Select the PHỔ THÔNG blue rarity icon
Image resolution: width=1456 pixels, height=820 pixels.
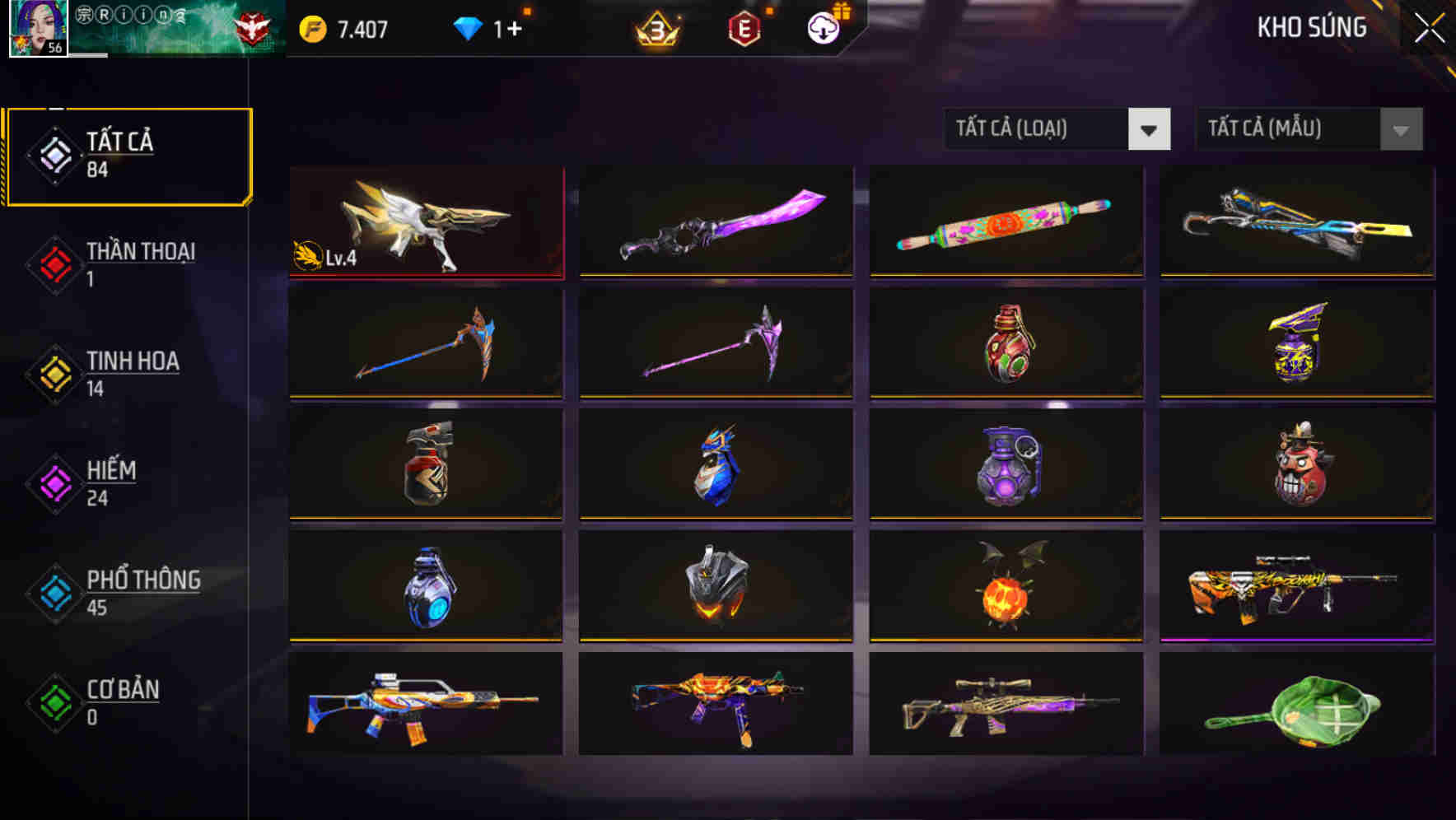click(x=54, y=593)
